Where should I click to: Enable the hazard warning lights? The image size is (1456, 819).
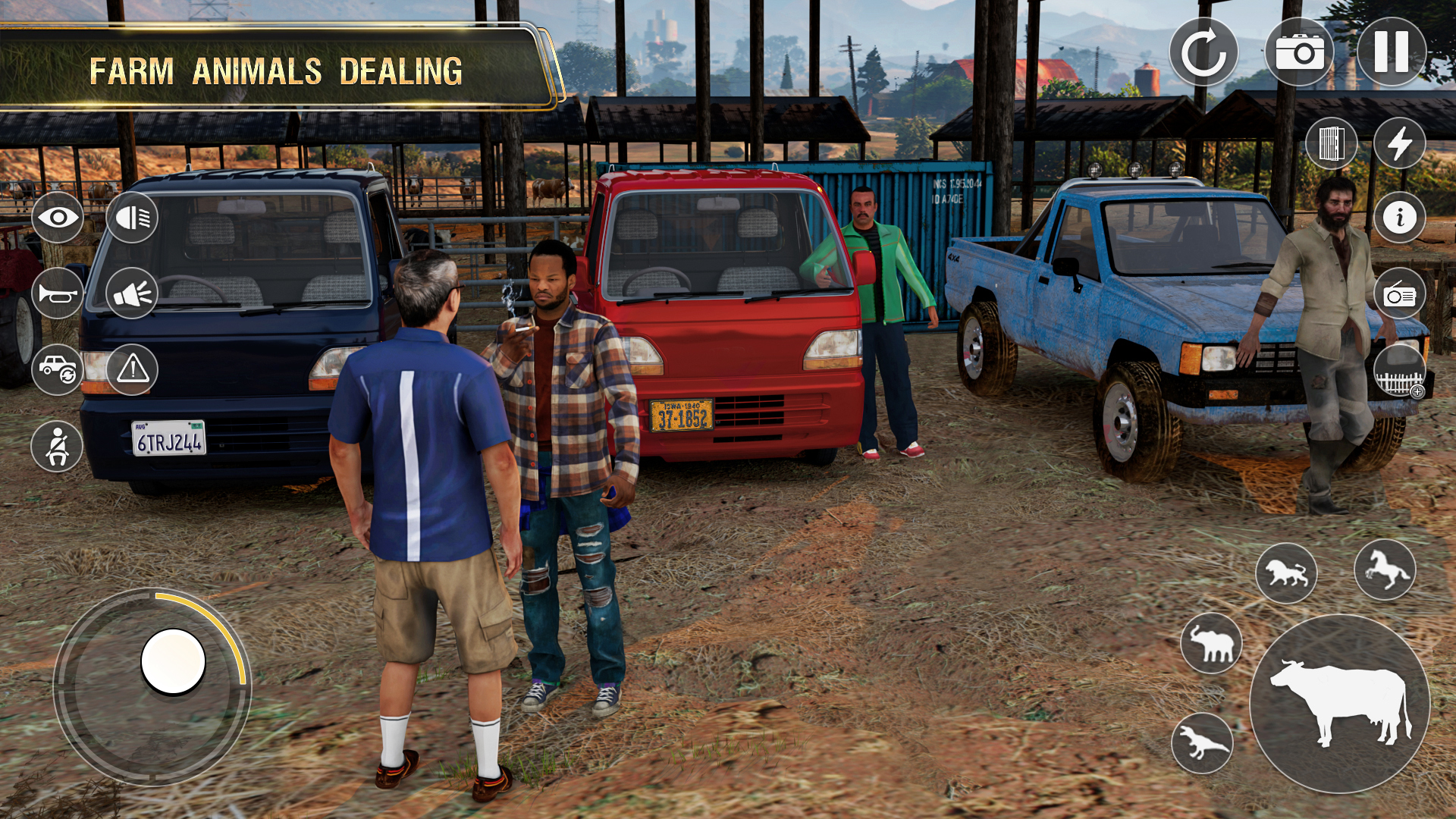click(x=133, y=369)
